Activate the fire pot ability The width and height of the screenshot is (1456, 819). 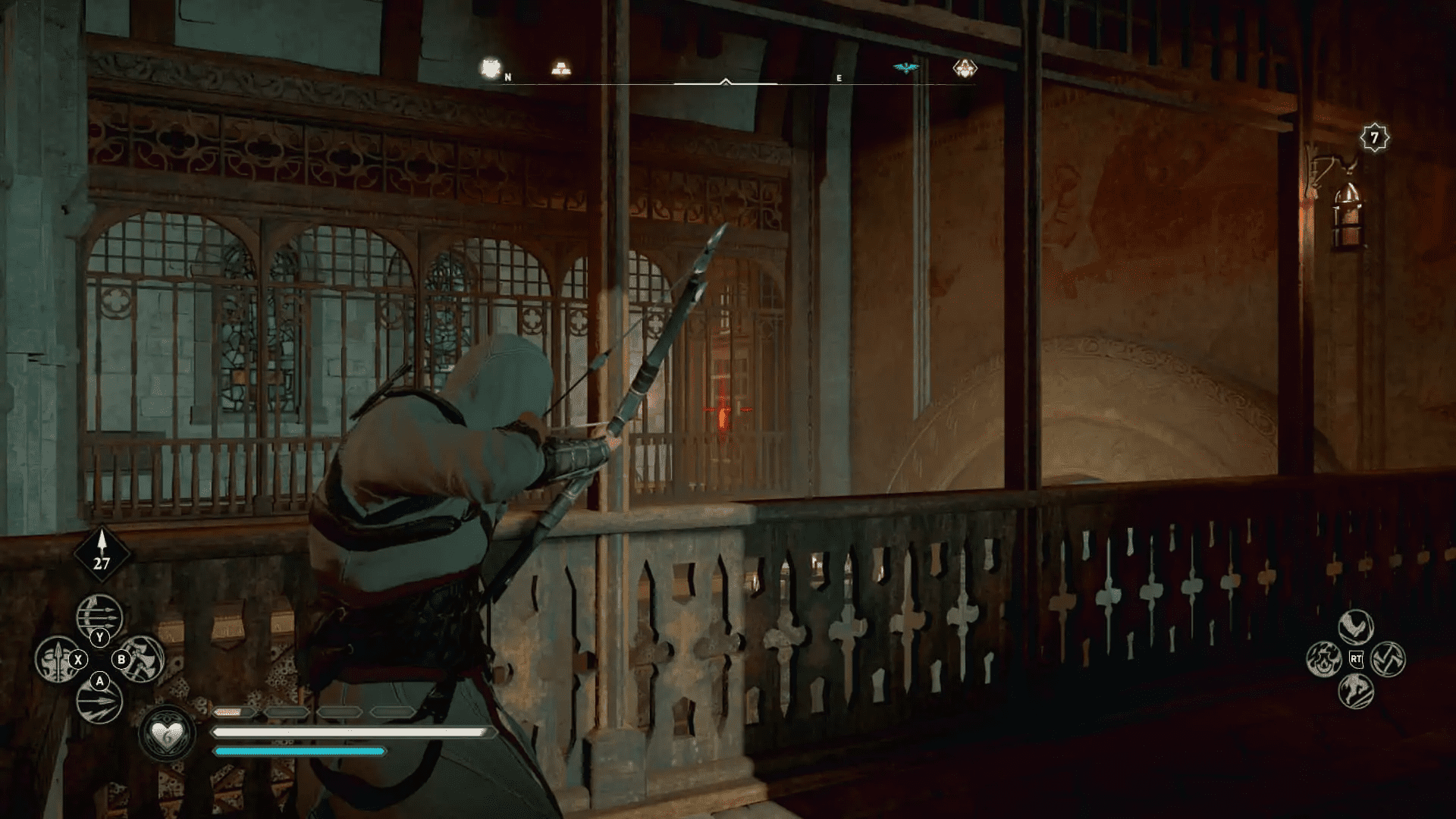1324,659
